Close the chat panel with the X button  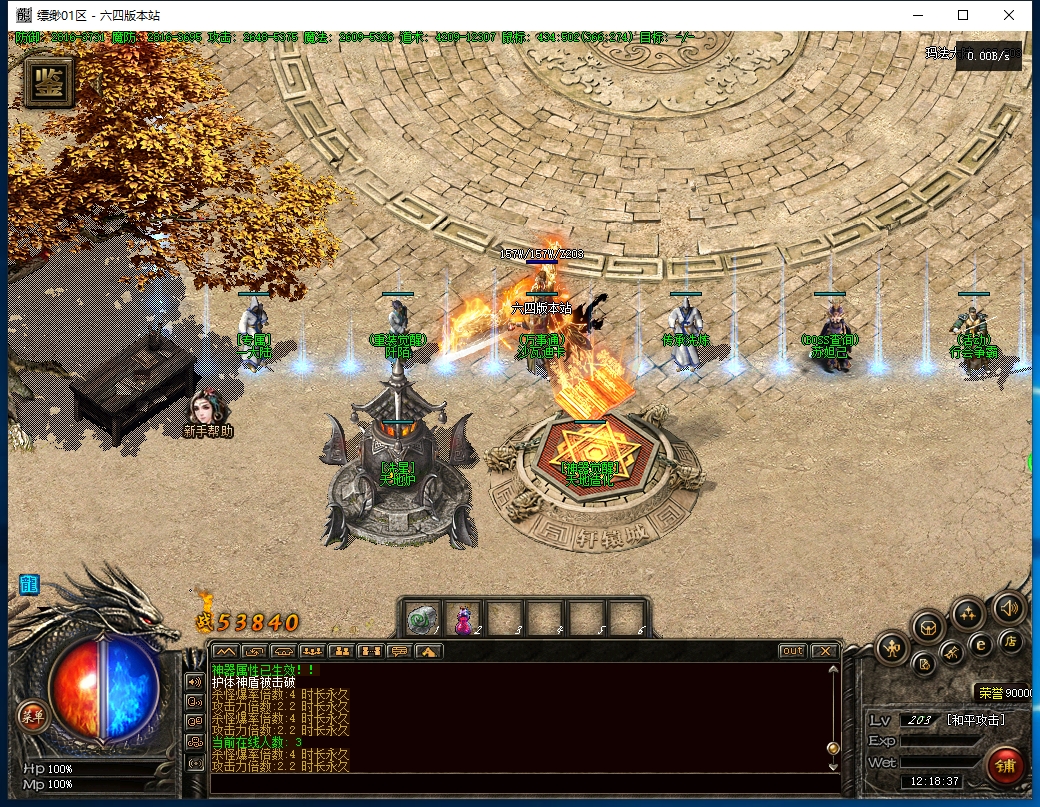tap(824, 651)
